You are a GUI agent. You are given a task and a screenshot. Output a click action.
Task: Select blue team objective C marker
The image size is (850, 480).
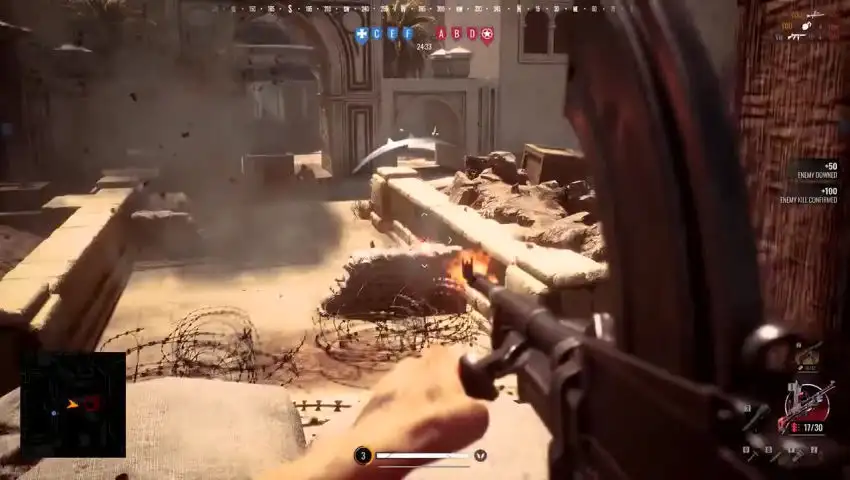coord(377,33)
